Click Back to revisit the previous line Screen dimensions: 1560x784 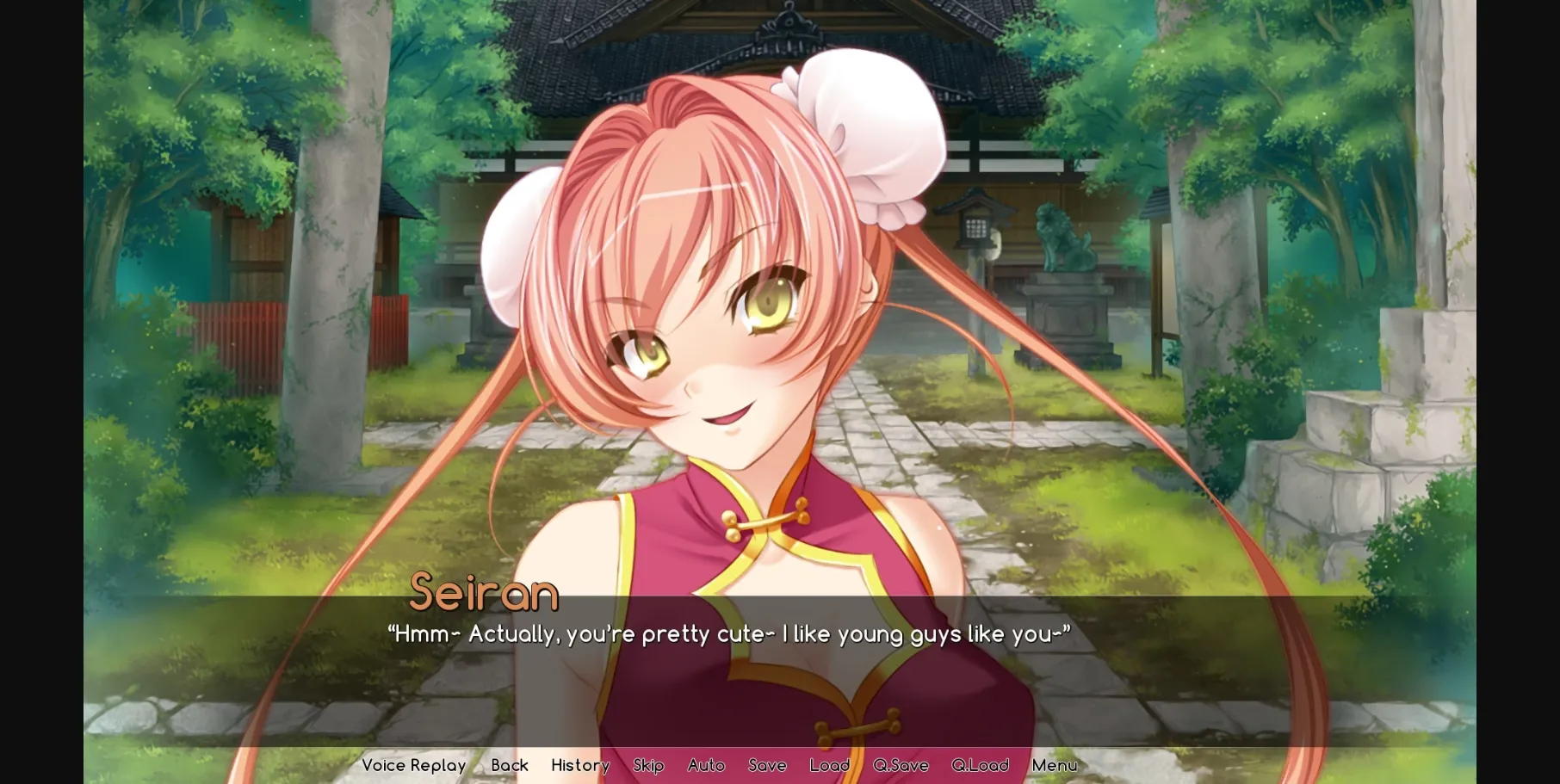tap(510, 765)
